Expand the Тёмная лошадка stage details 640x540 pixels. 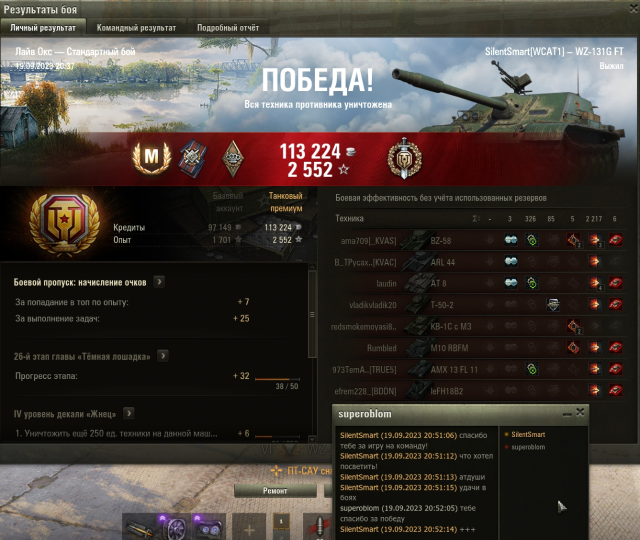163,356
